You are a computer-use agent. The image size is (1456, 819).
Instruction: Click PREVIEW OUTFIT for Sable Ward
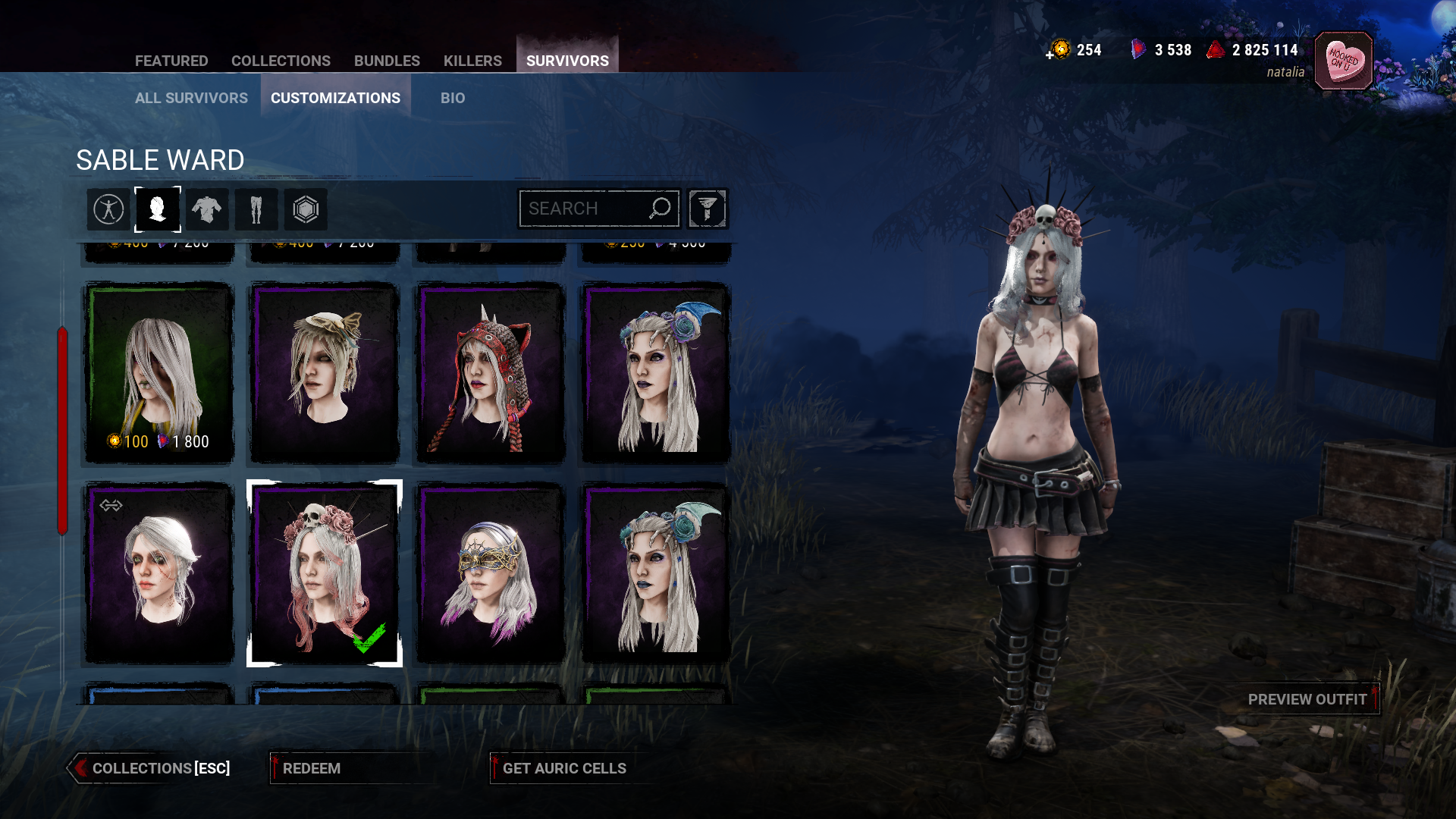1308,700
